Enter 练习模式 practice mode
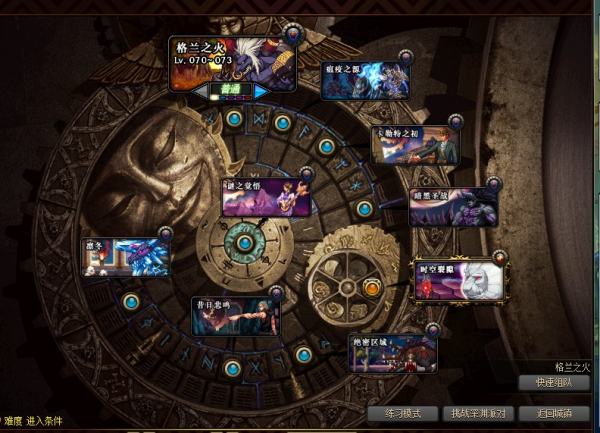The width and height of the screenshot is (600, 433). click(401, 413)
